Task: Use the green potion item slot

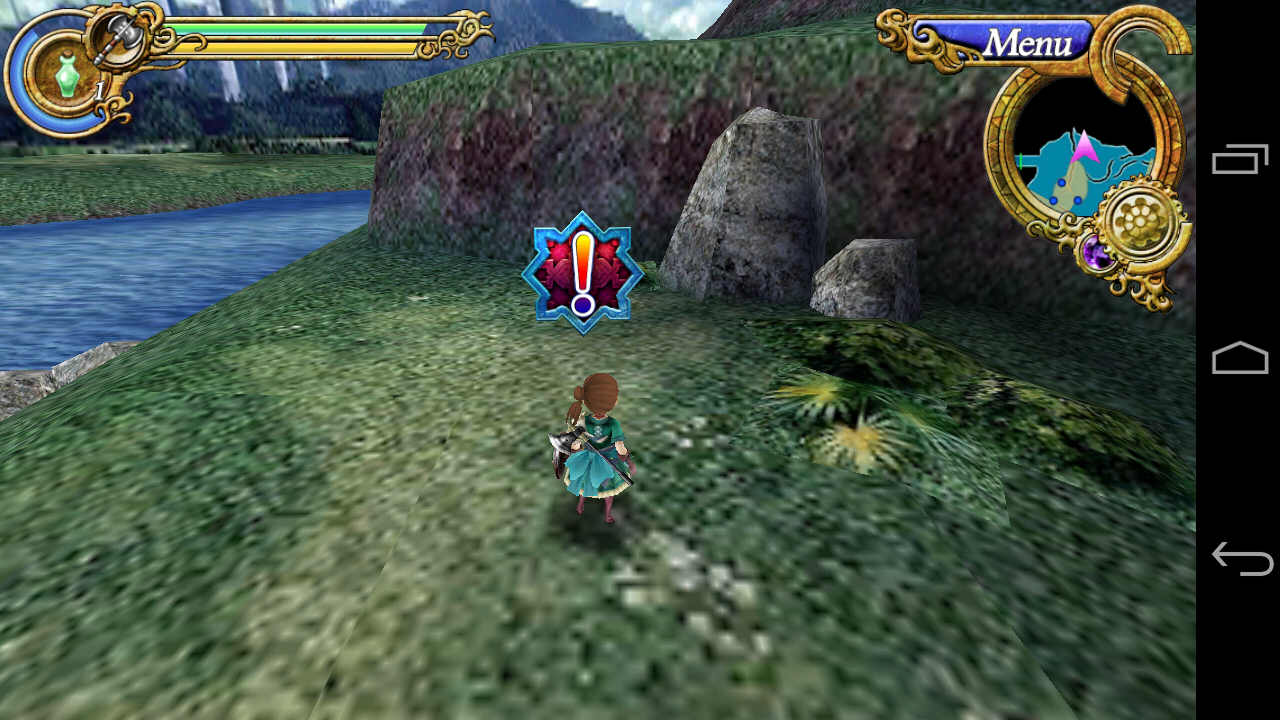Action: click(67, 76)
